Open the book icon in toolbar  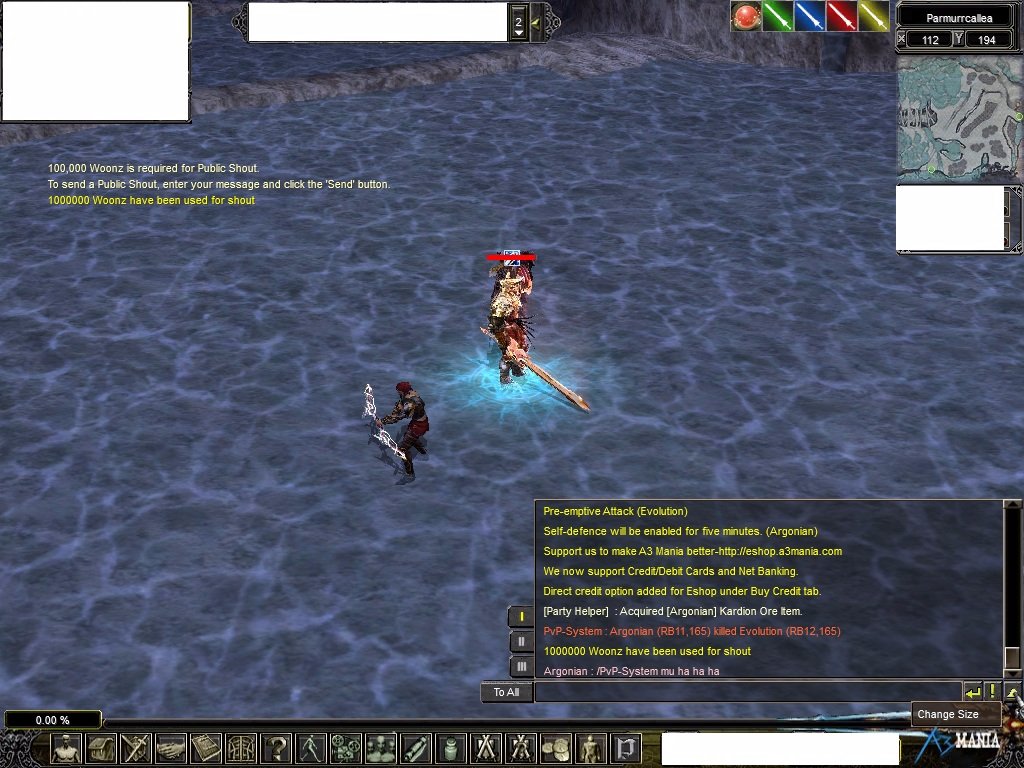tap(206, 748)
